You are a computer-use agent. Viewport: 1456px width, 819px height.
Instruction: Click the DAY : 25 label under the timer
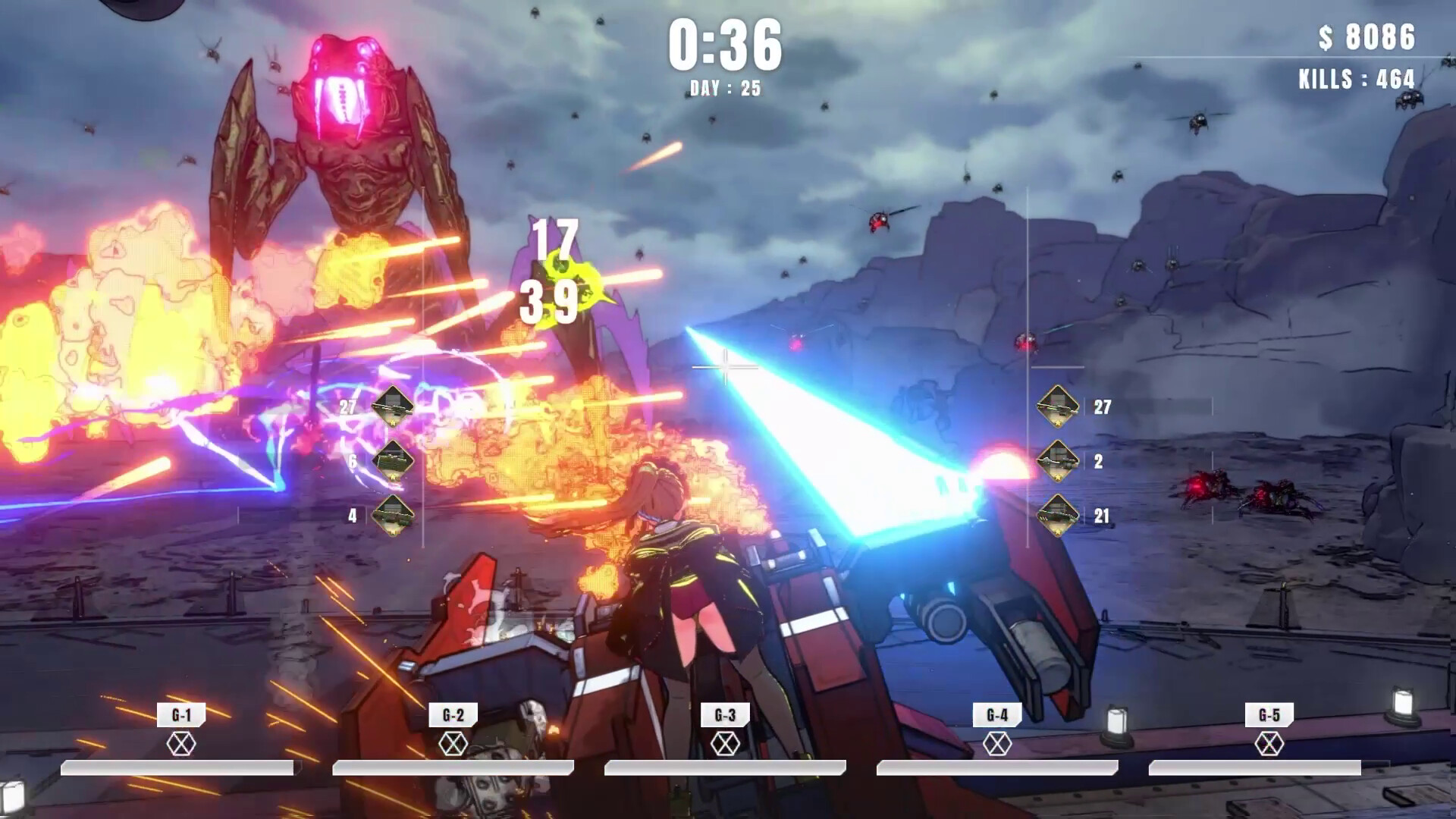coord(726,88)
